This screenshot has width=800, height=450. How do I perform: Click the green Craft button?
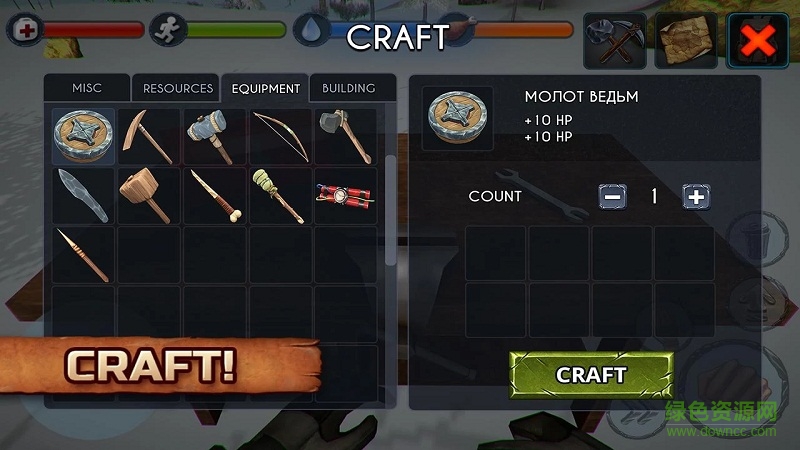point(590,375)
